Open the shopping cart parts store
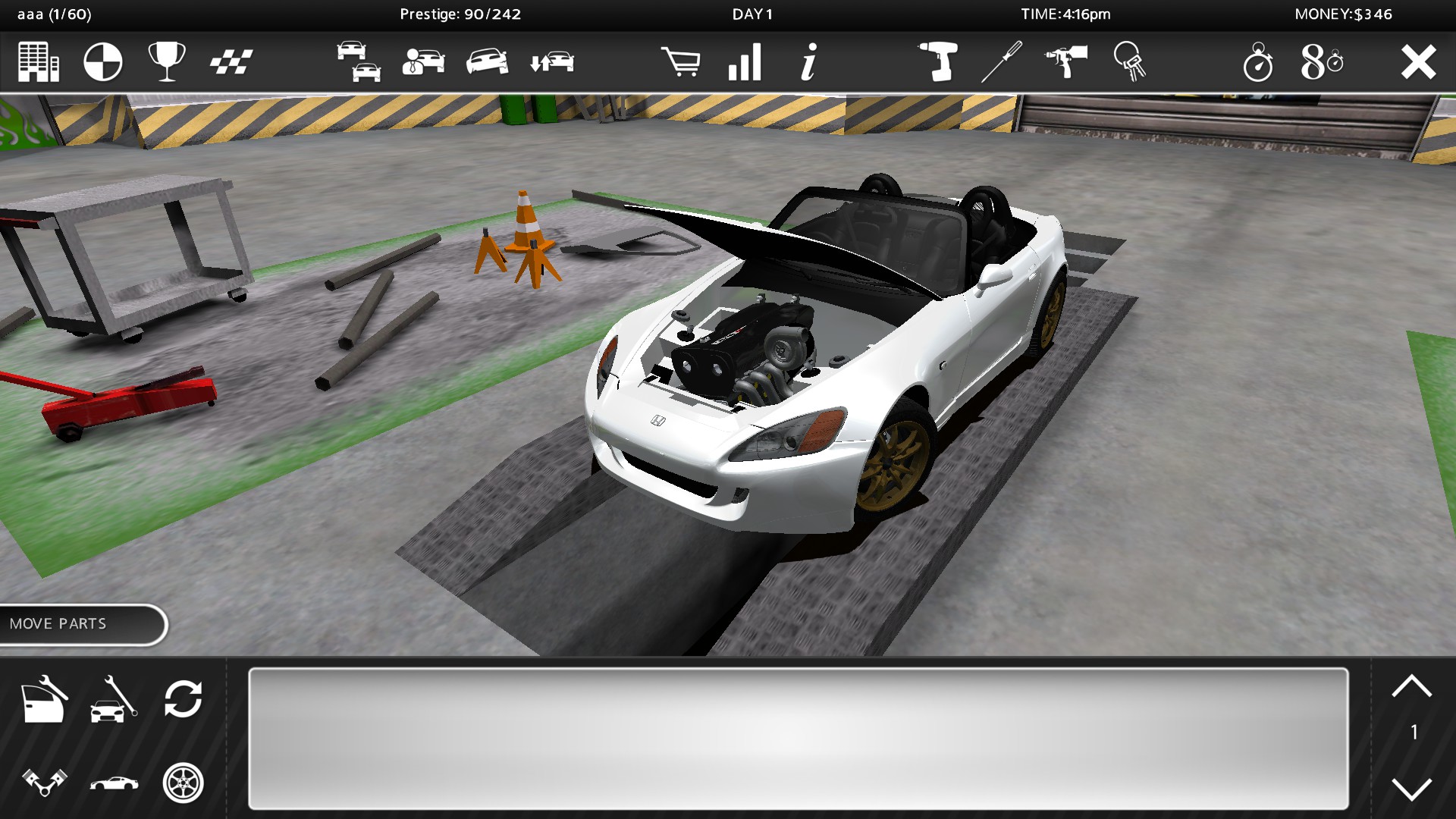1456x819 pixels. click(x=682, y=62)
